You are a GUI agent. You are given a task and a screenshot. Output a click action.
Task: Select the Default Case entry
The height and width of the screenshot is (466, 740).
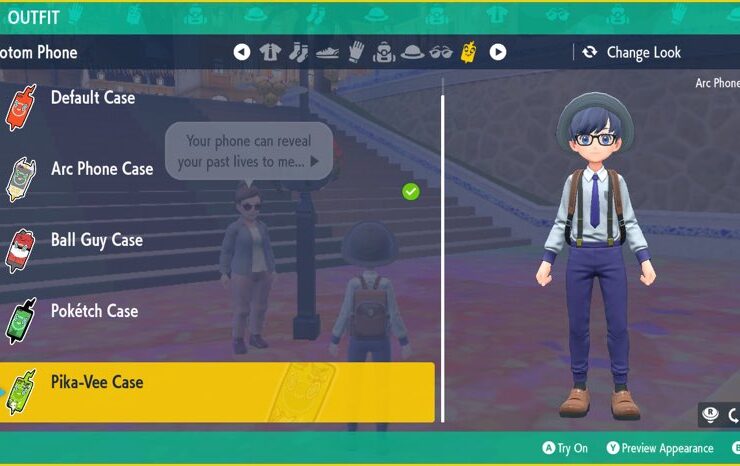click(93, 98)
